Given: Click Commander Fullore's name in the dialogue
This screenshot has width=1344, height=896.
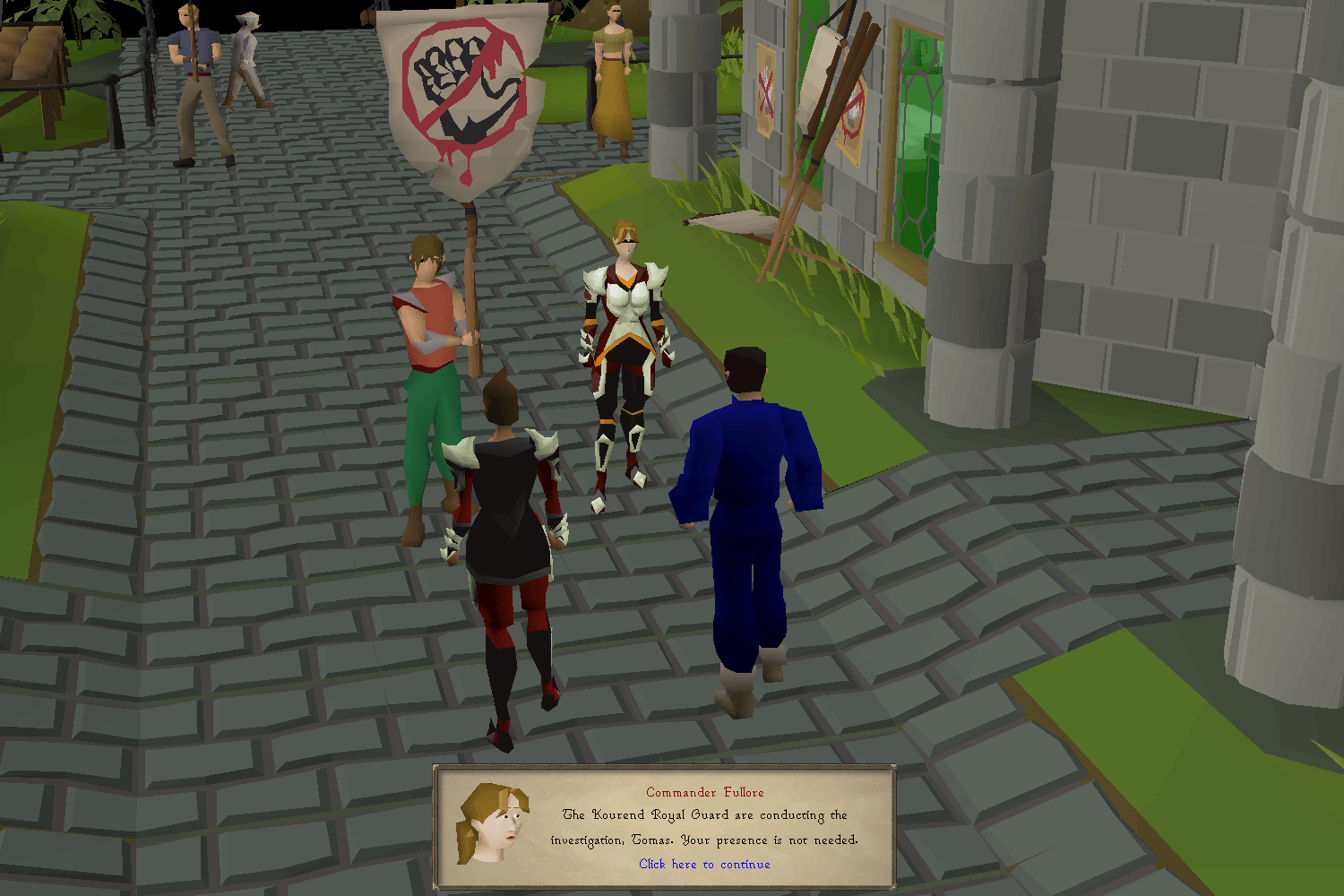Looking at the screenshot, I should pyautogui.click(x=704, y=792).
